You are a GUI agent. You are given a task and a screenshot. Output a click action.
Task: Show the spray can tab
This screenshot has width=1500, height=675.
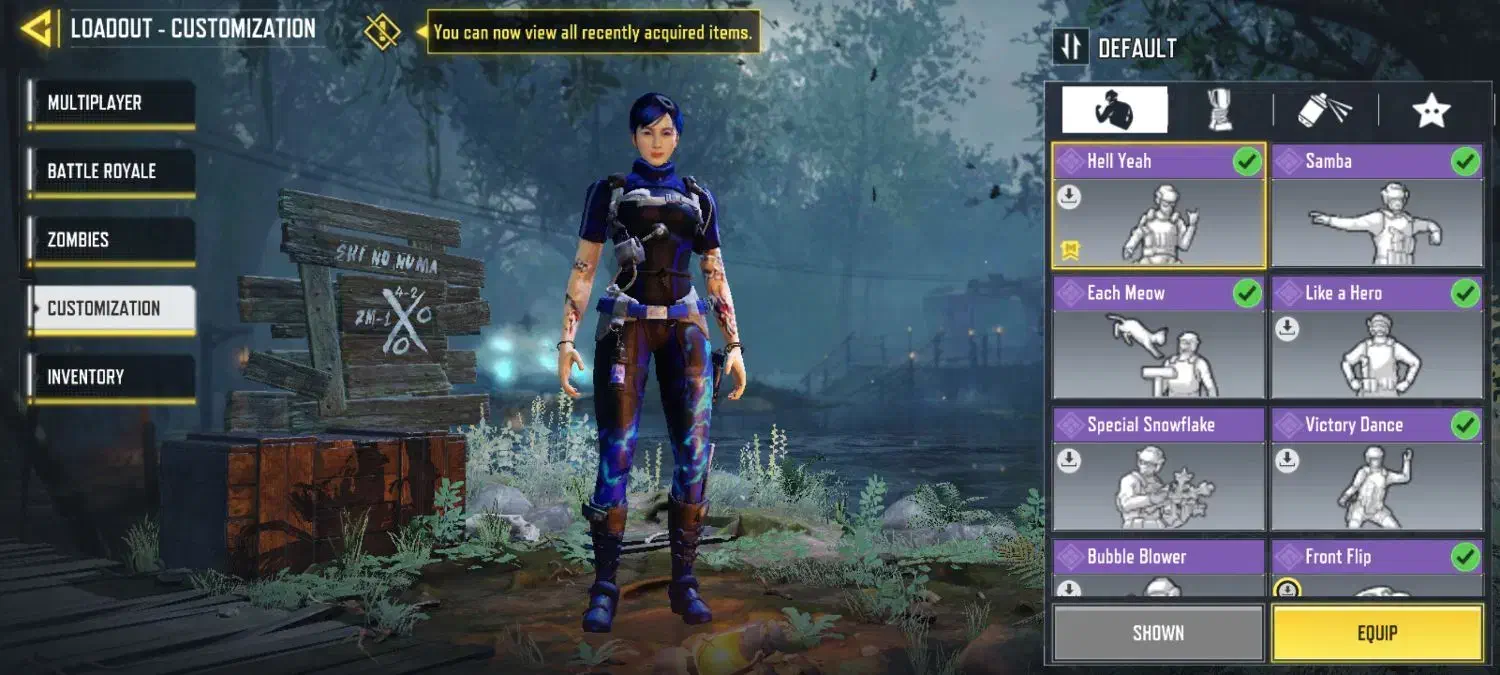pyautogui.click(x=1324, y=110)
